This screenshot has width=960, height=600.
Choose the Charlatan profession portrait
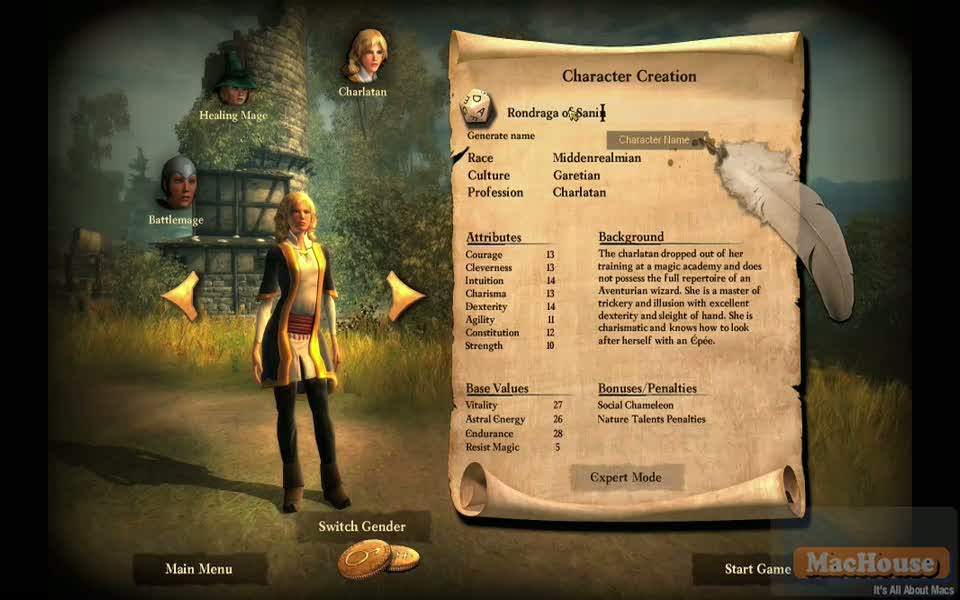click(365, 56)
